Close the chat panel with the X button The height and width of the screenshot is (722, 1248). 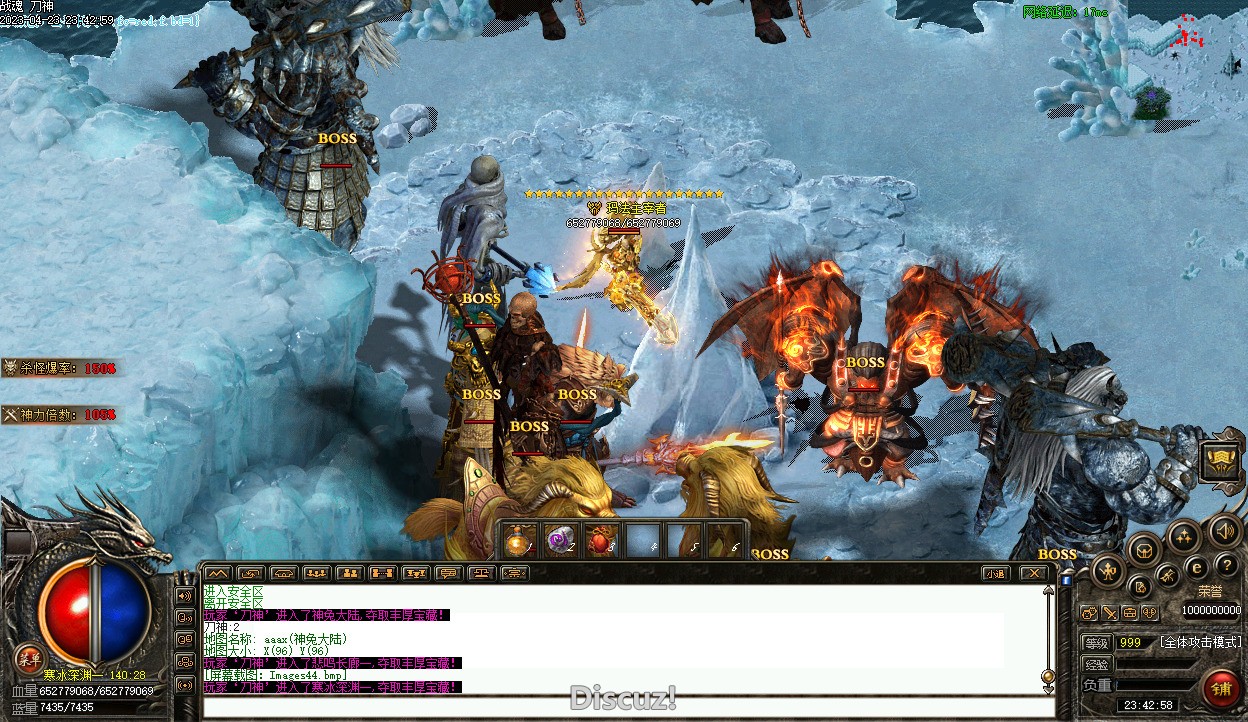pos(1034,573)
